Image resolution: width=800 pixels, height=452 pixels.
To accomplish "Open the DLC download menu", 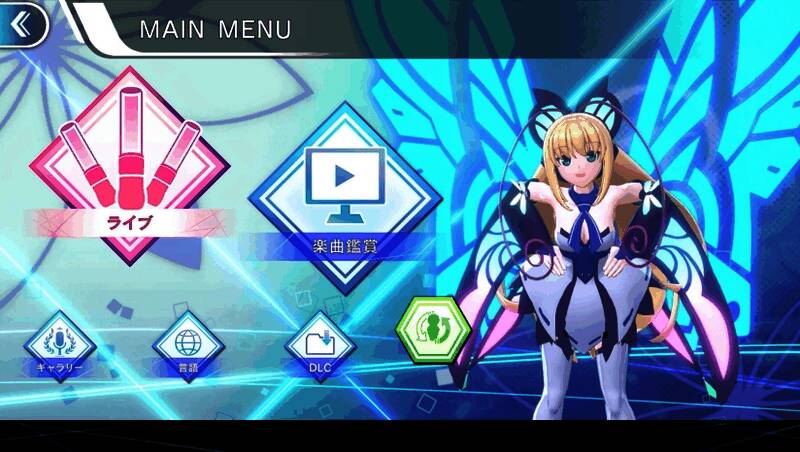I will tap(320, 343).
